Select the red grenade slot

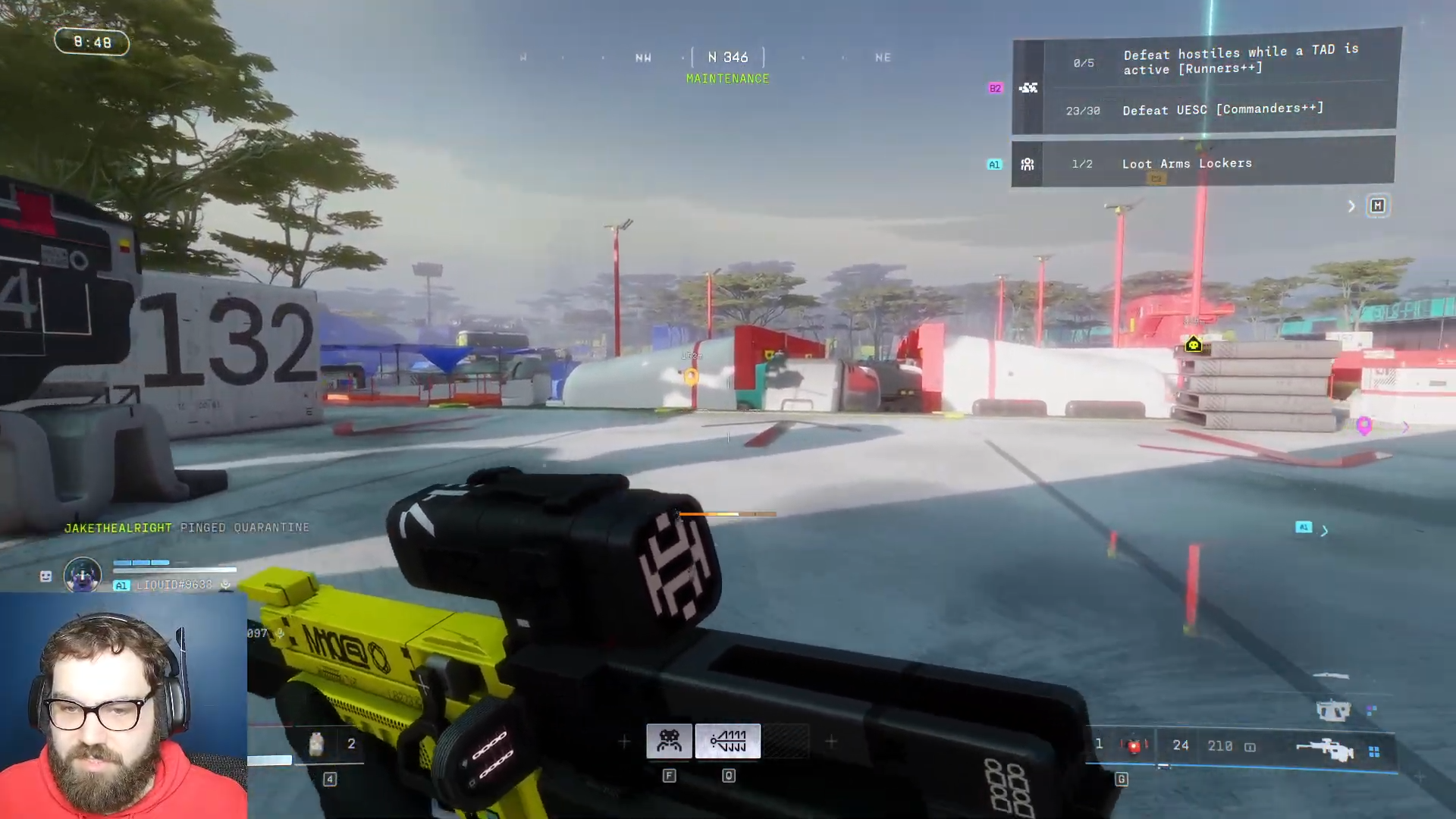click(1134, 746)
